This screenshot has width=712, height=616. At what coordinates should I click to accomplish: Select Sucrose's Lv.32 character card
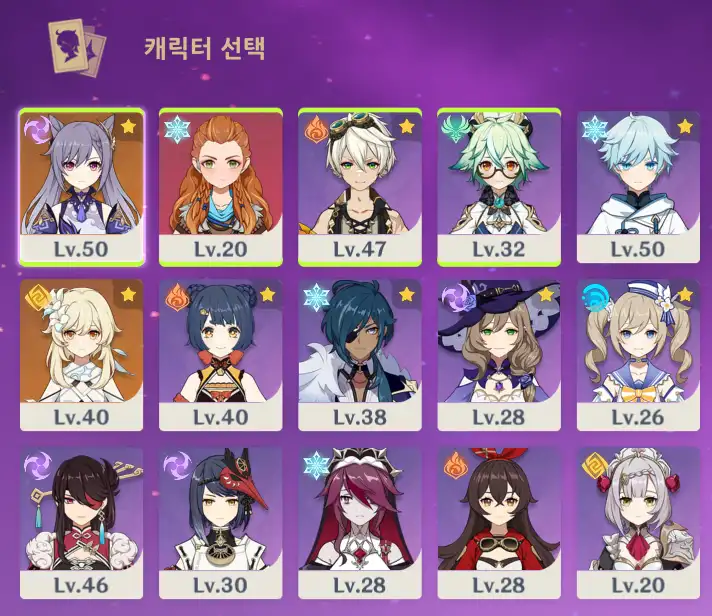point(499,185)
